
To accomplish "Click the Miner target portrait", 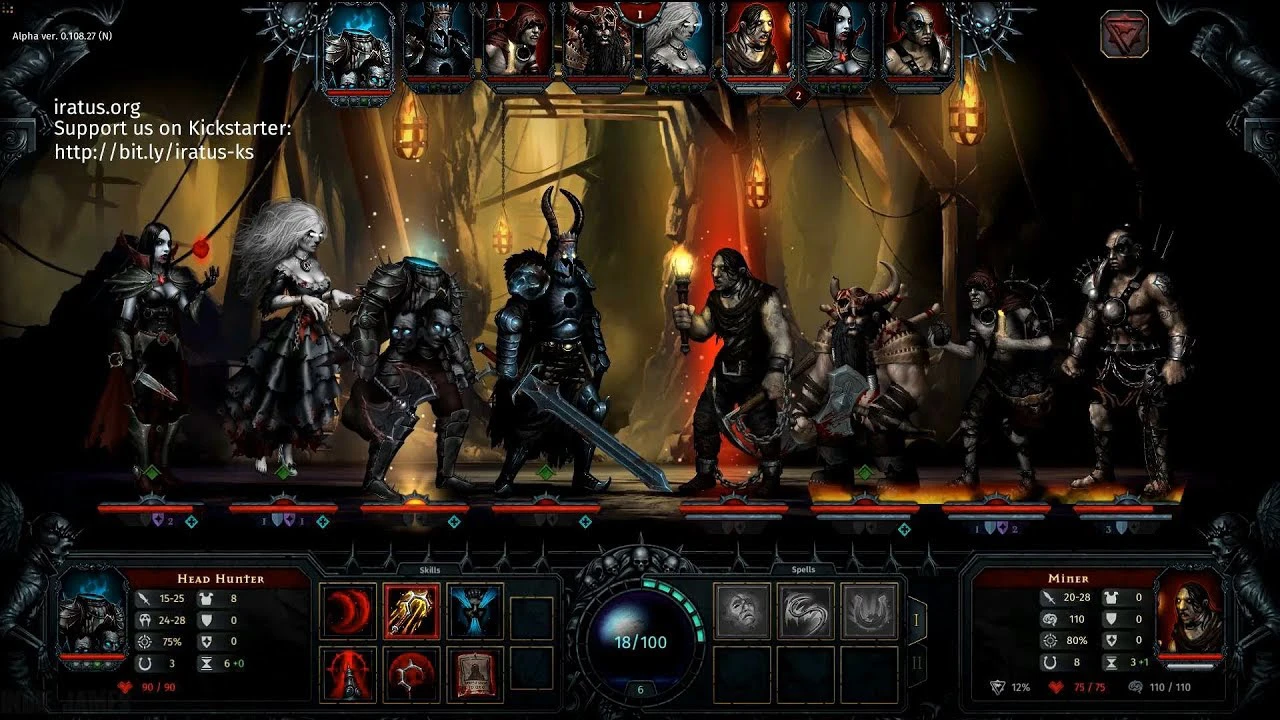I will 1189,616.
